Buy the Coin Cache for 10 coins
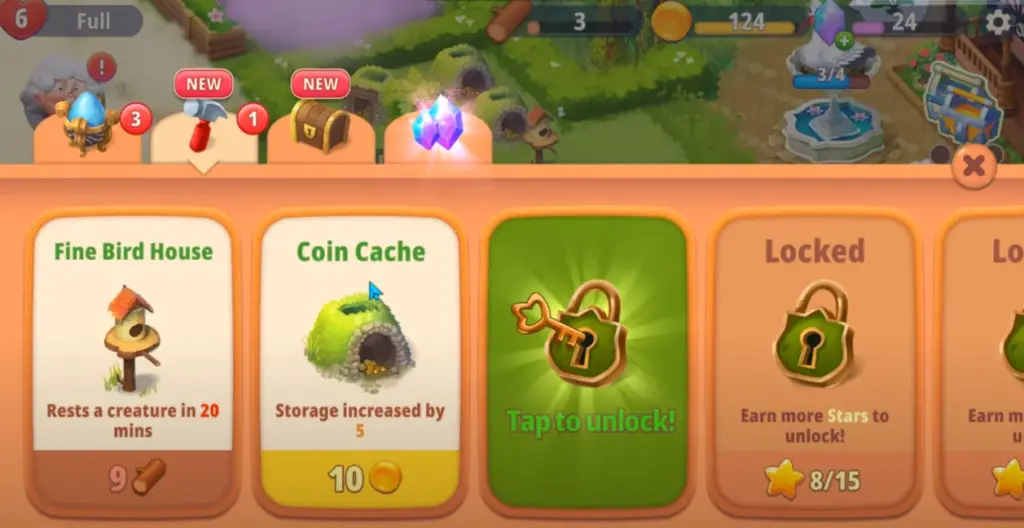Viewport: 1024px width, 528px height. click(360, 478)
